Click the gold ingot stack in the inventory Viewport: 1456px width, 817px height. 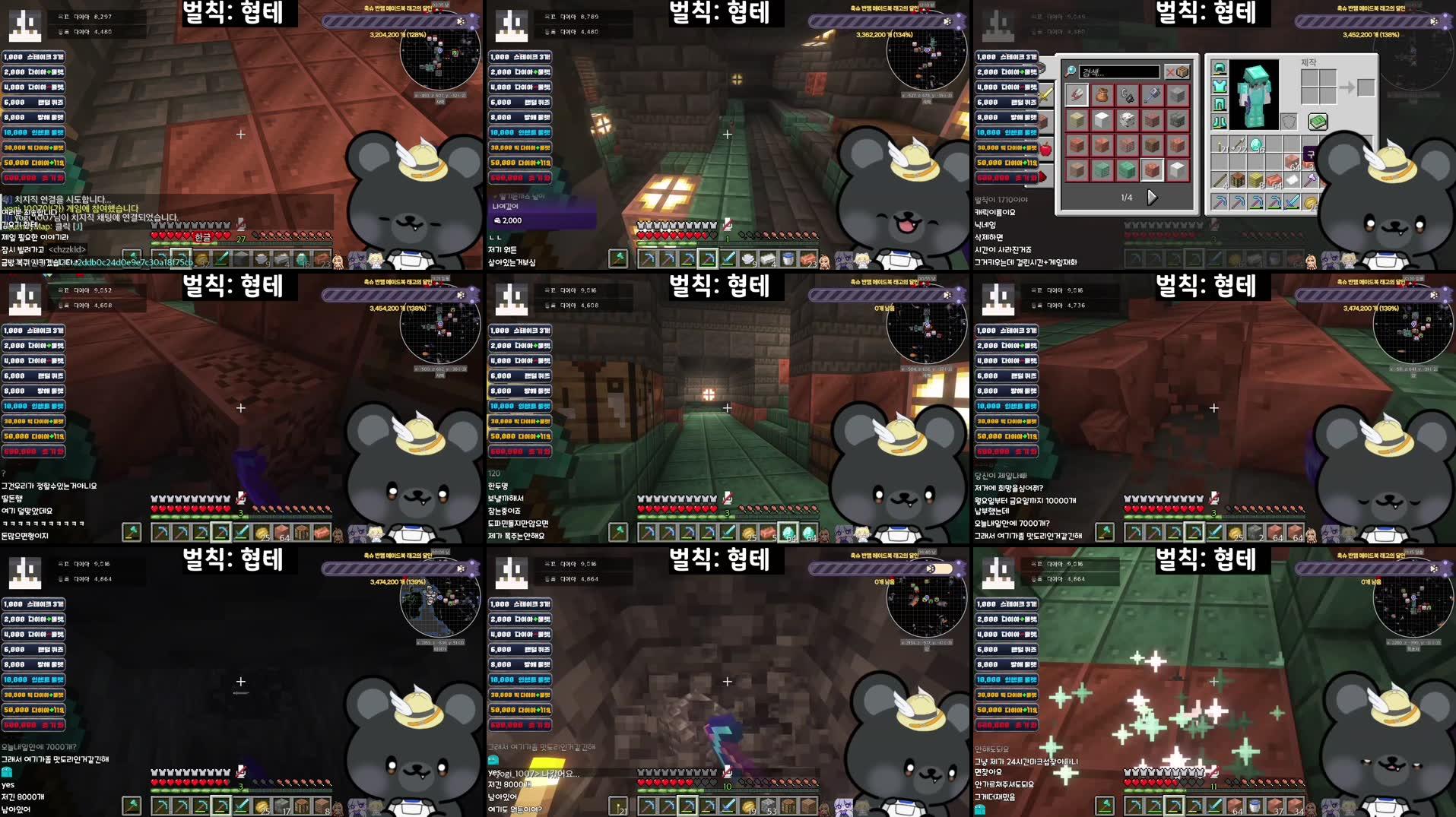click(1255, 180)
